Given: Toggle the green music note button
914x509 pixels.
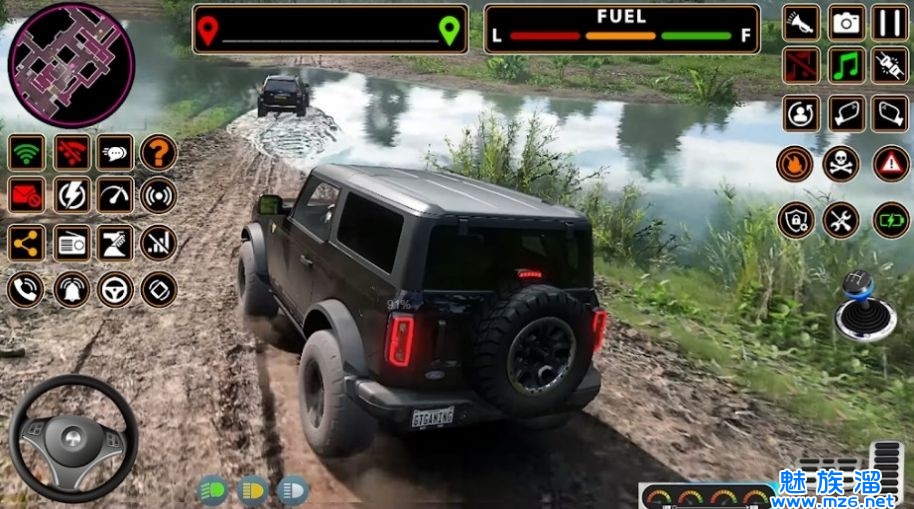Looking at the screenshot, I should point(847,66).
